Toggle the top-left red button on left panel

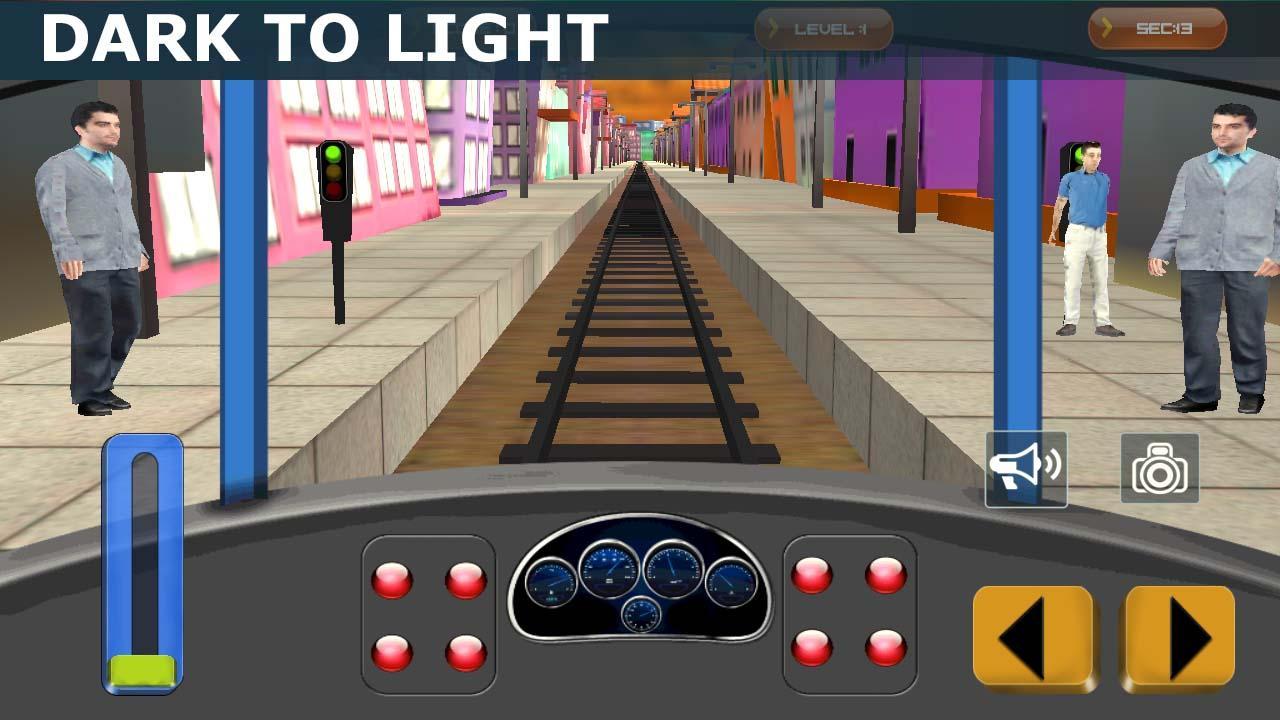(x=392, y=578)
